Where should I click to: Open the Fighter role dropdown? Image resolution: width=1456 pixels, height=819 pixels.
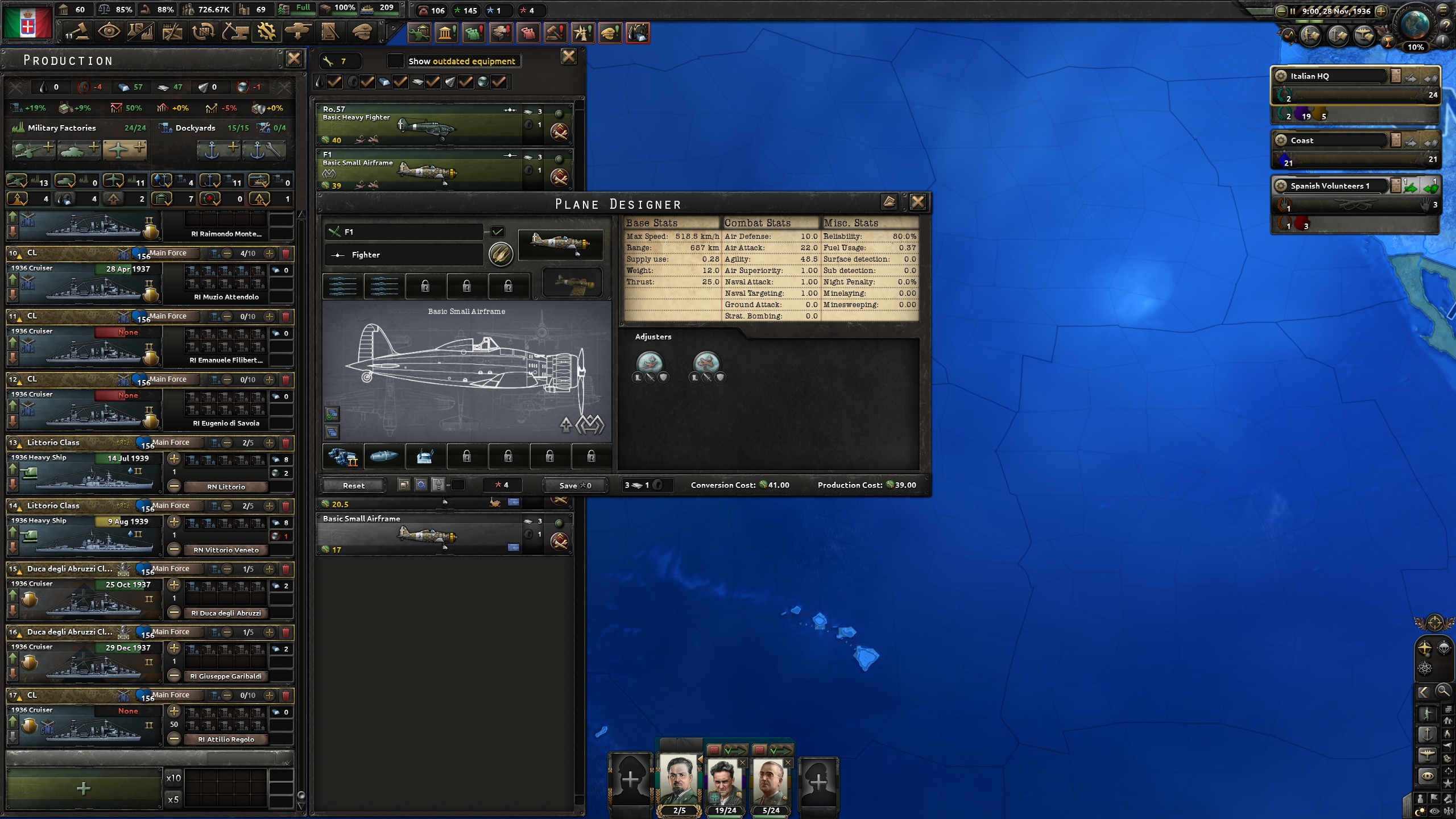point(404,255)
